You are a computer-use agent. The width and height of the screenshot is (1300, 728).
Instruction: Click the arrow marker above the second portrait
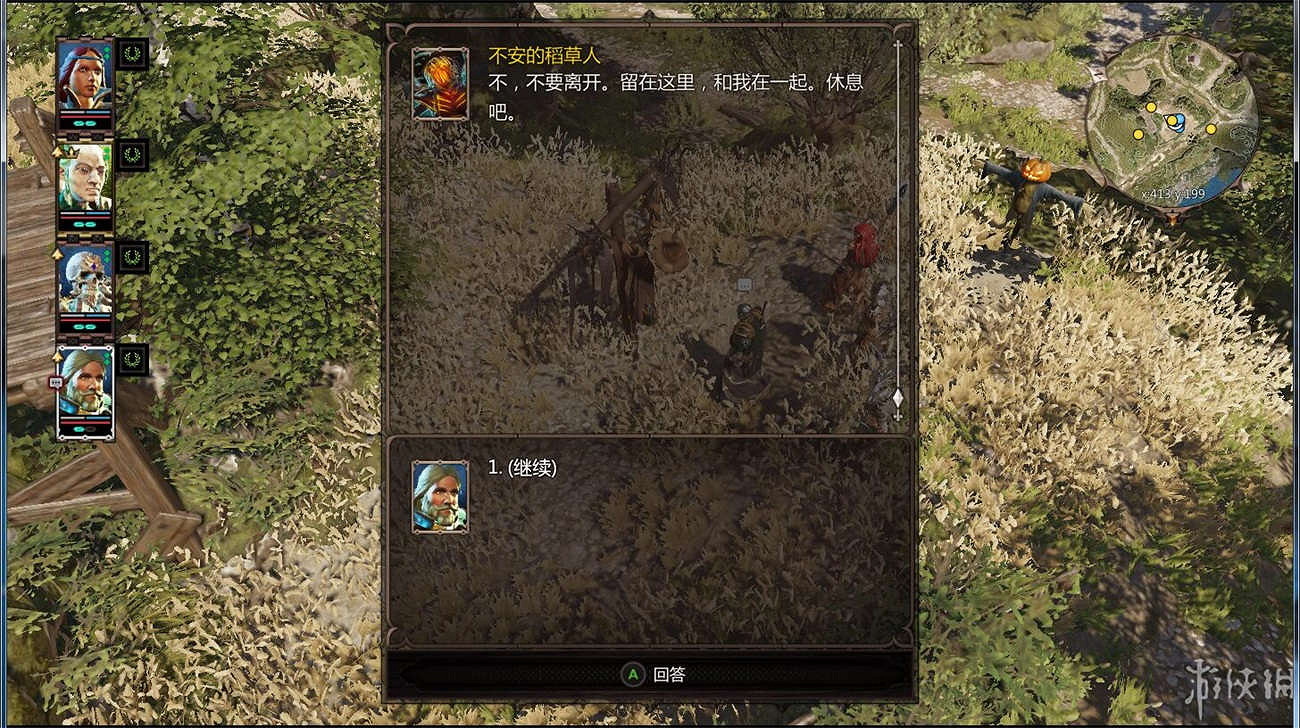[x=56, y=153]
